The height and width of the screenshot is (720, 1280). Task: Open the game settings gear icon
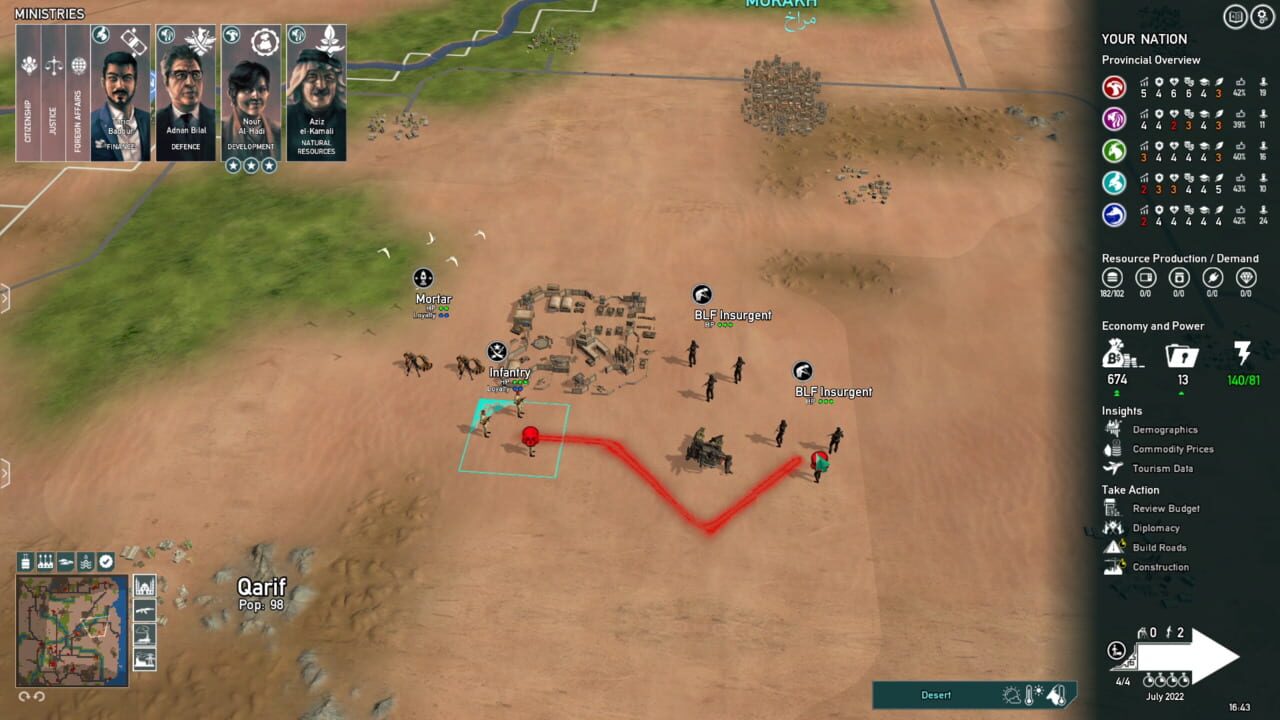click(x=1262, y=16)
